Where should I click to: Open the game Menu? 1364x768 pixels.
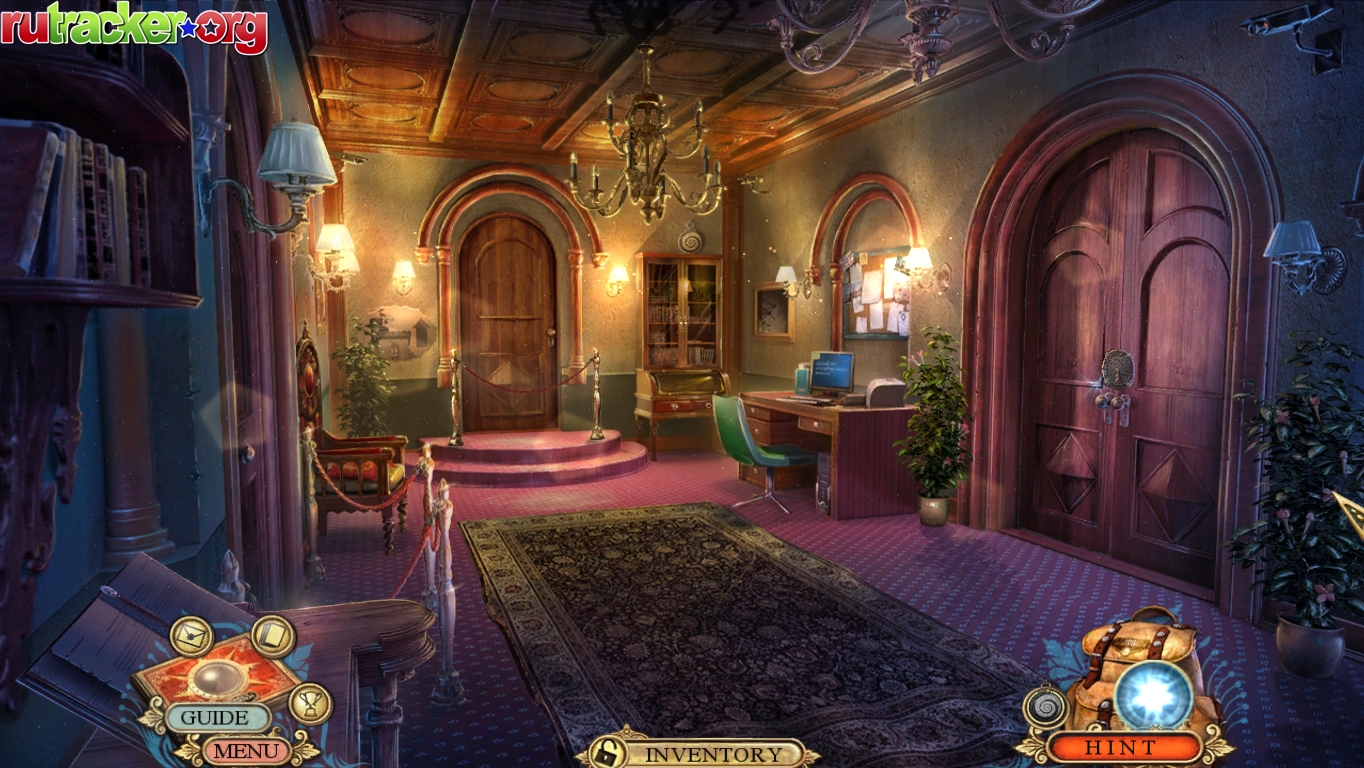click(246, 749)
